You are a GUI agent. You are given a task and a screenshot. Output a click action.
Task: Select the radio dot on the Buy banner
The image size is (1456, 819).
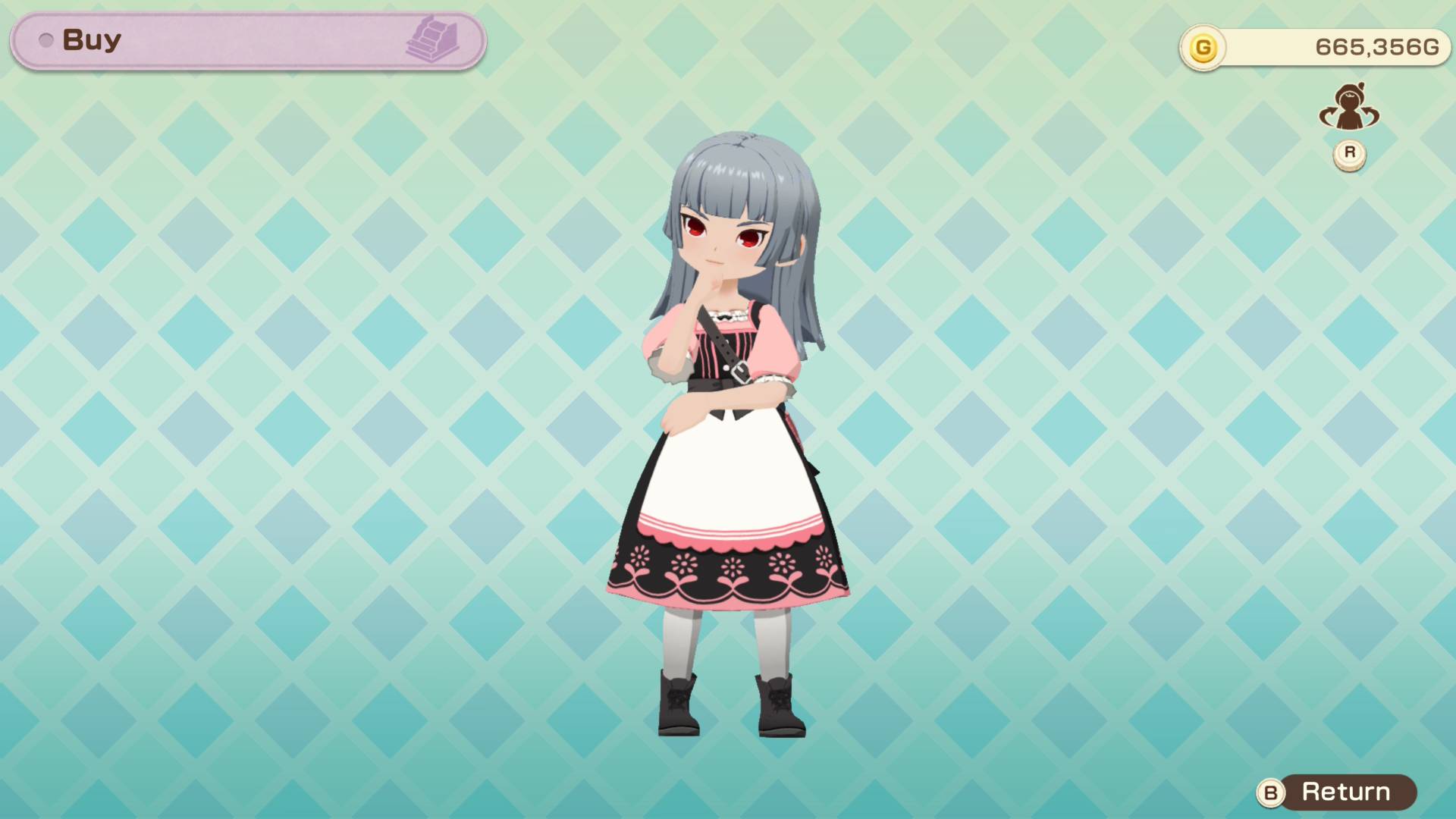(45, 41)
